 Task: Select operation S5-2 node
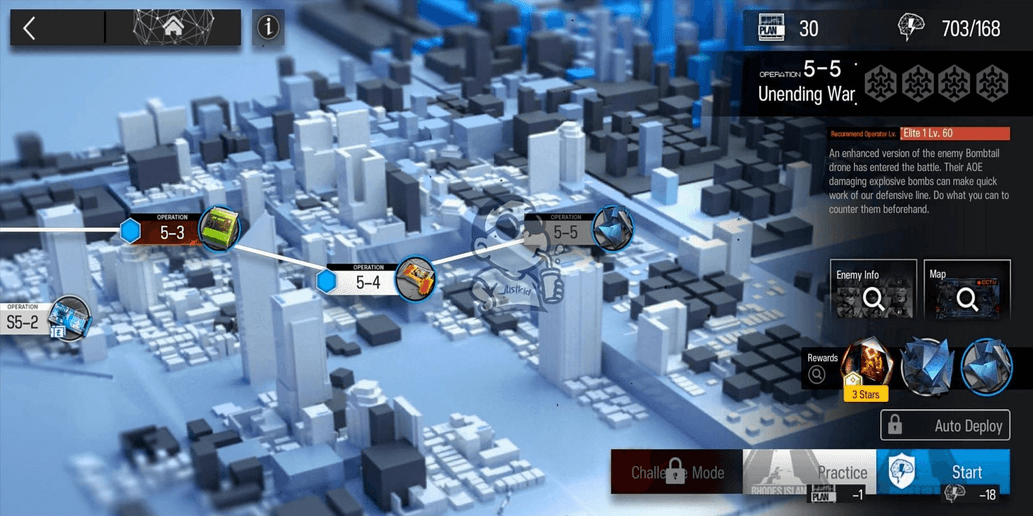30,322
